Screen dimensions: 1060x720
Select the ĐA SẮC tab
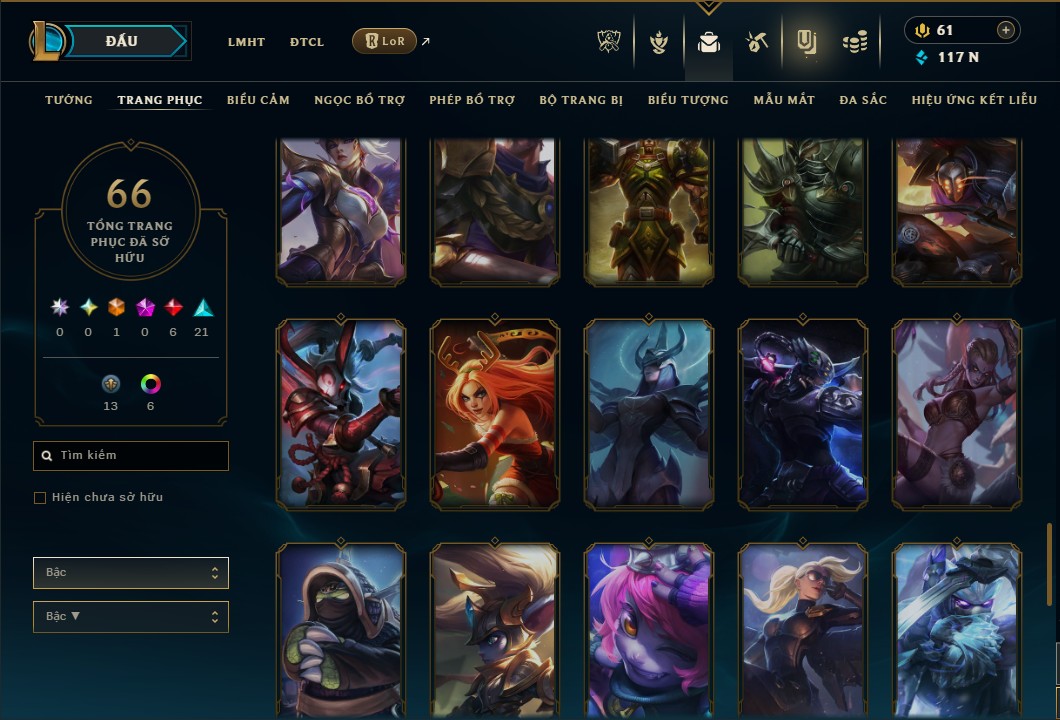click(x=863, y=100)
